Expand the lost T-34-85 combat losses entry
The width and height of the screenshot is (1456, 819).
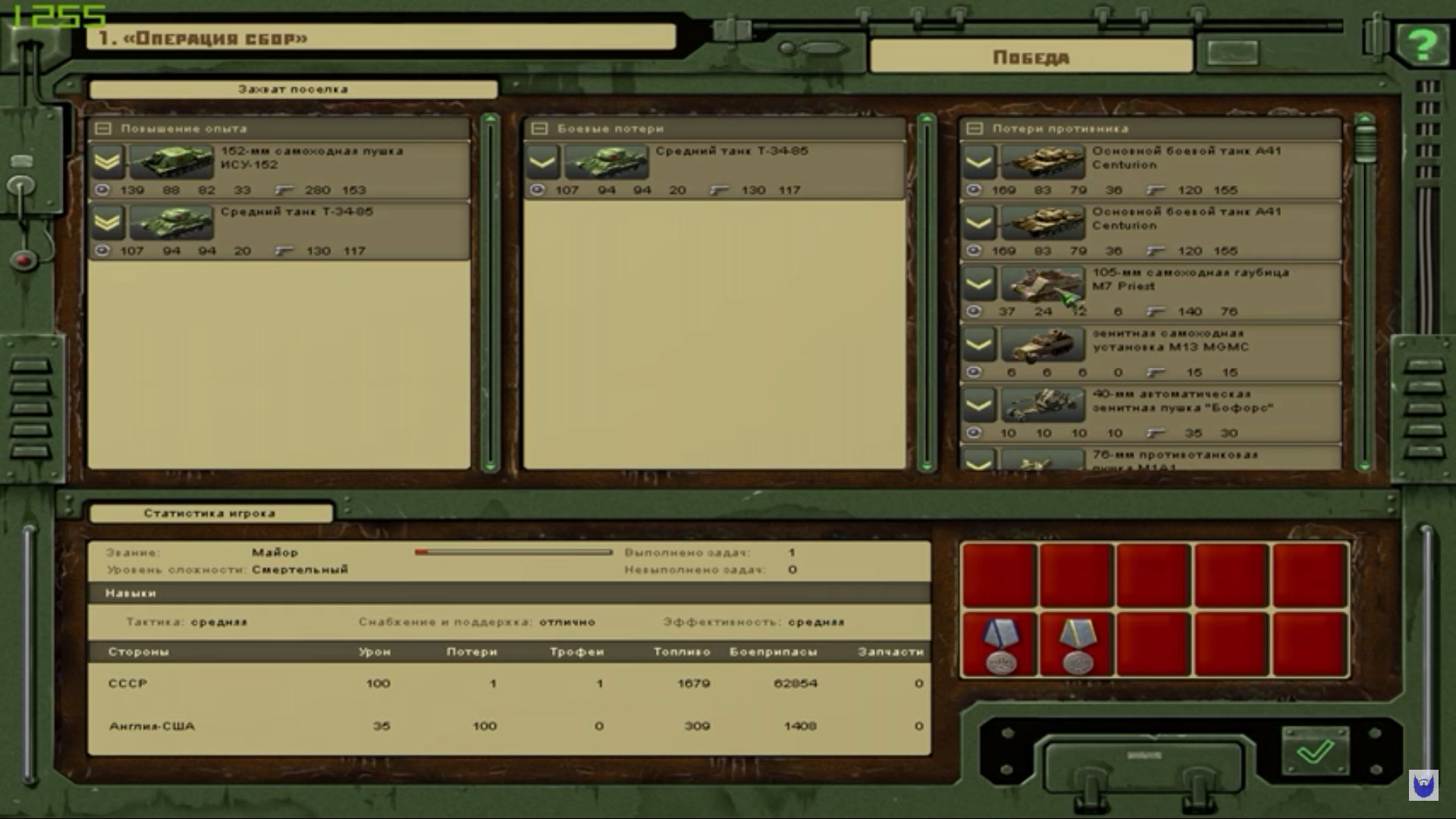pyautogui.click(x=542, y=161)
